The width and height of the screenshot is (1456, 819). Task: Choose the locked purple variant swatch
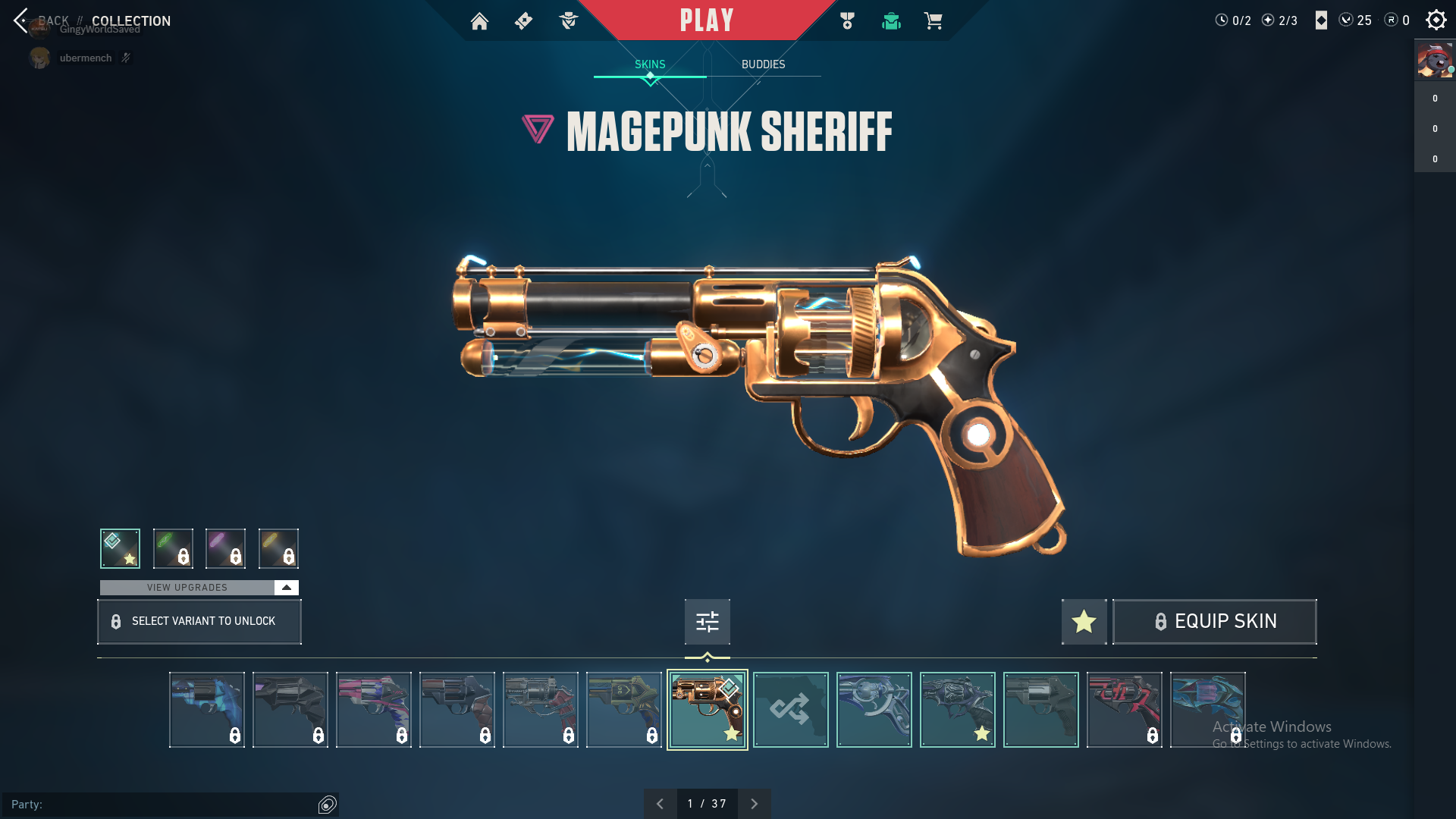(225, 548)
